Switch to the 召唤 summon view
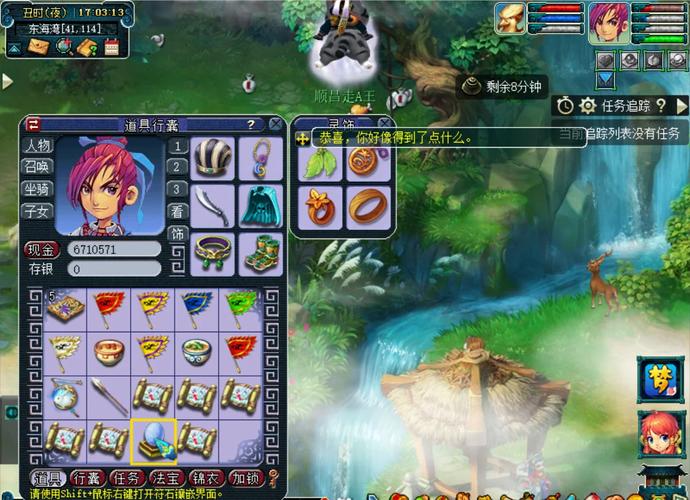Viewport: 690px width, 500px height. (x=37, y=167)
